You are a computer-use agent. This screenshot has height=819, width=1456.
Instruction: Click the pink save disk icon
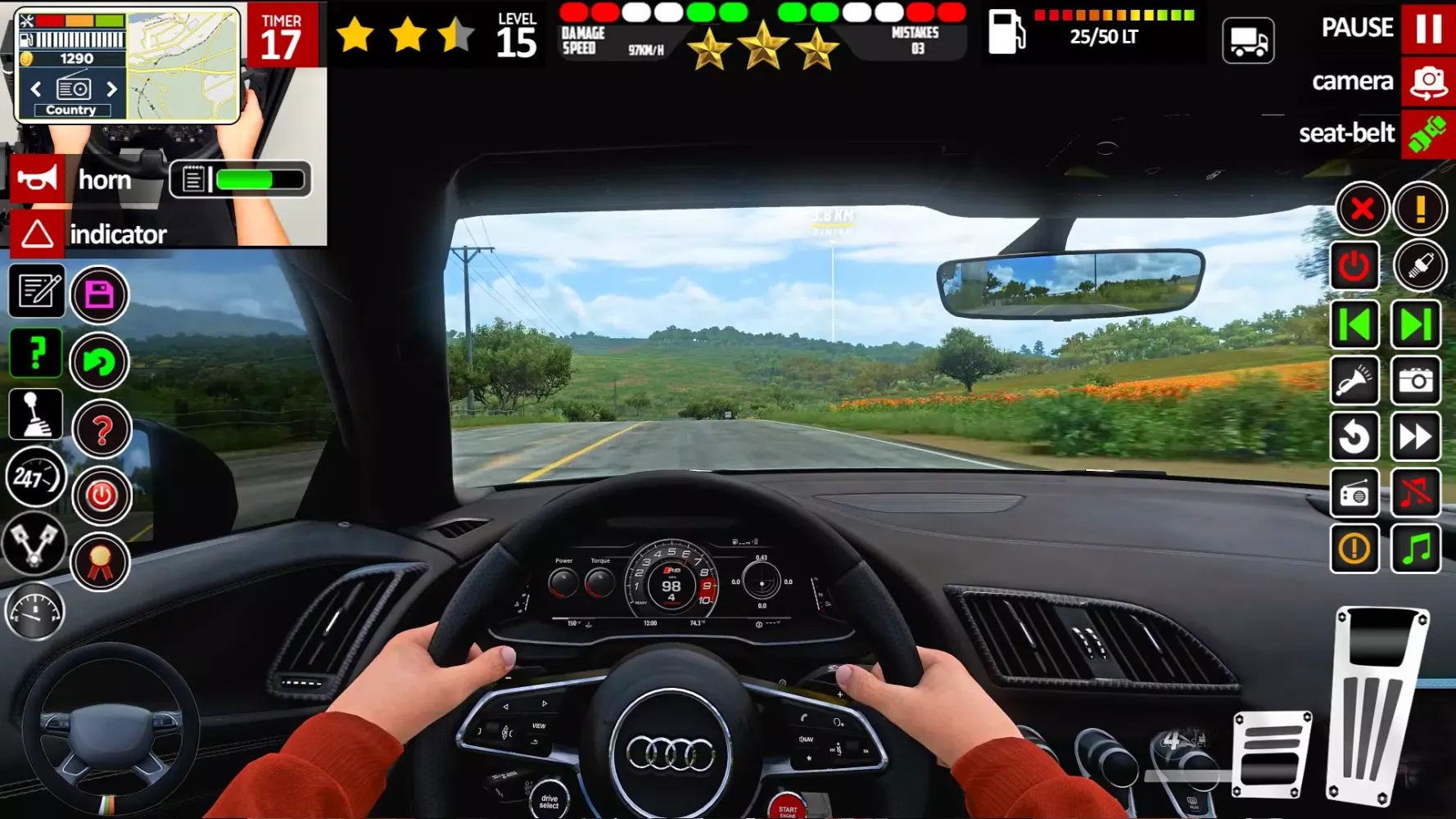pyautogui.click(x=99, y=295)
